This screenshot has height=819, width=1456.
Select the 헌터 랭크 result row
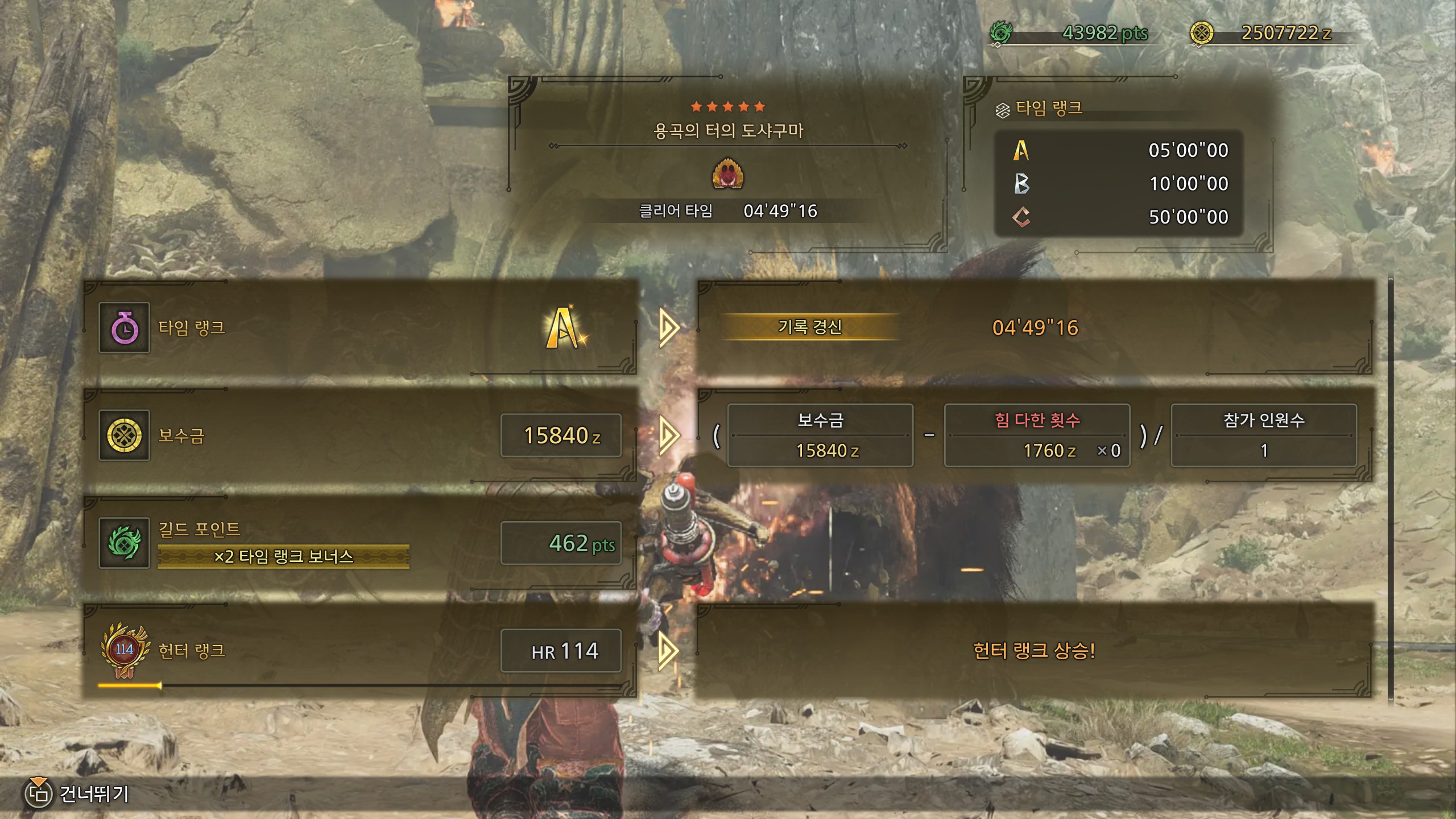pyautogui.click(x=359, y=651)
